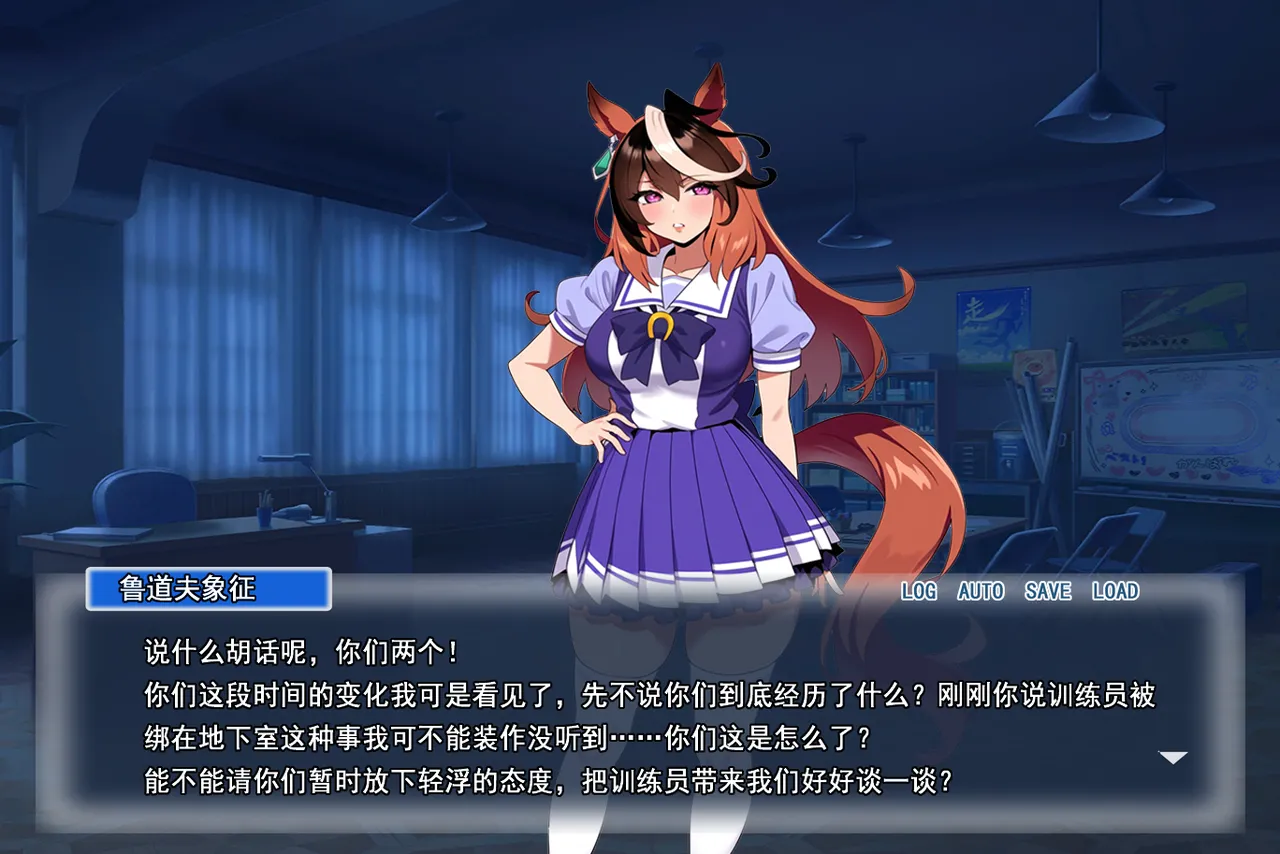
Task: Open the LOG dialogue history
Action: coord(918,591)
